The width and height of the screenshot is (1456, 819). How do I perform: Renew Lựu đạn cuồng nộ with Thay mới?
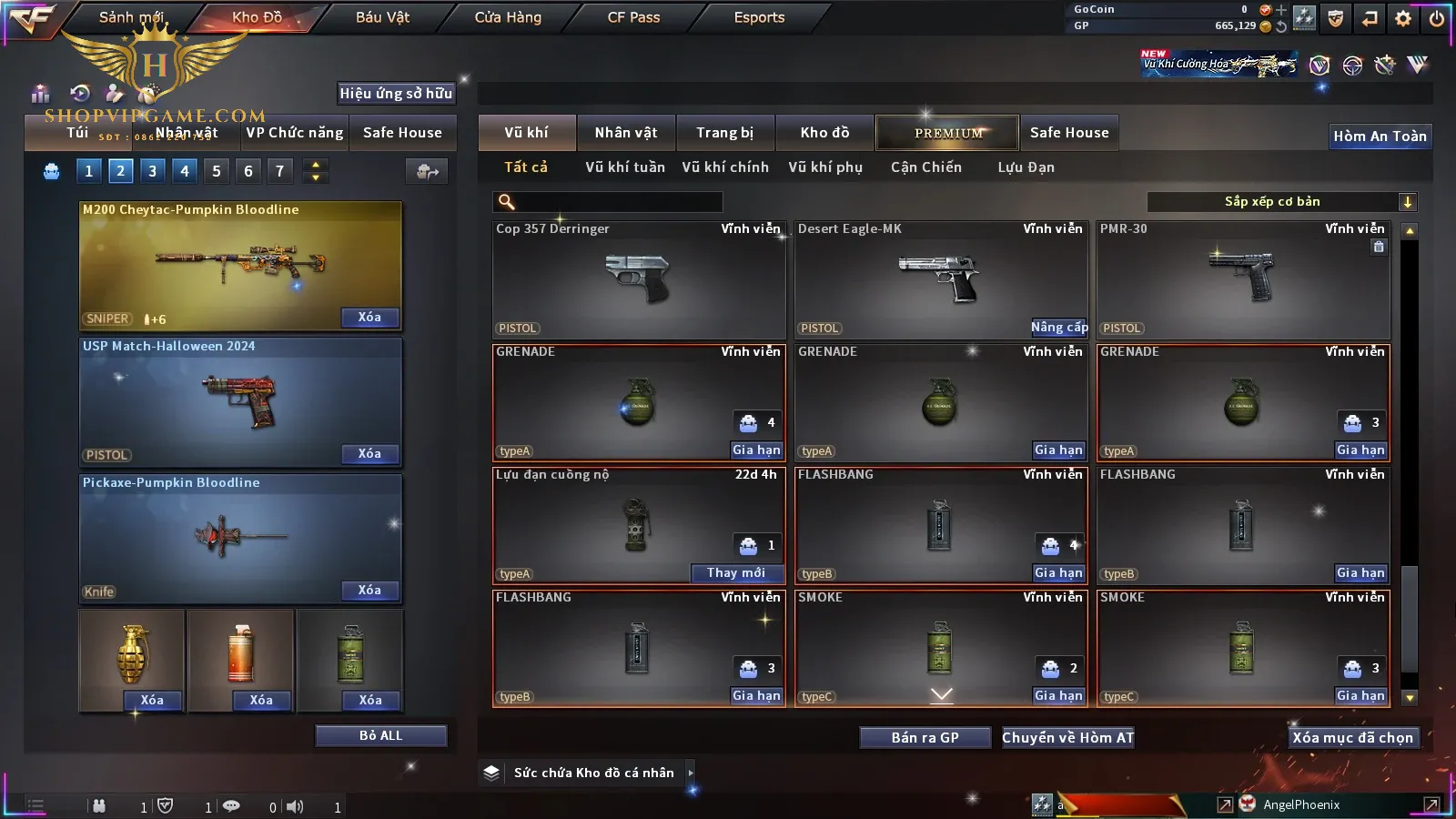click(x=736, y=573)
